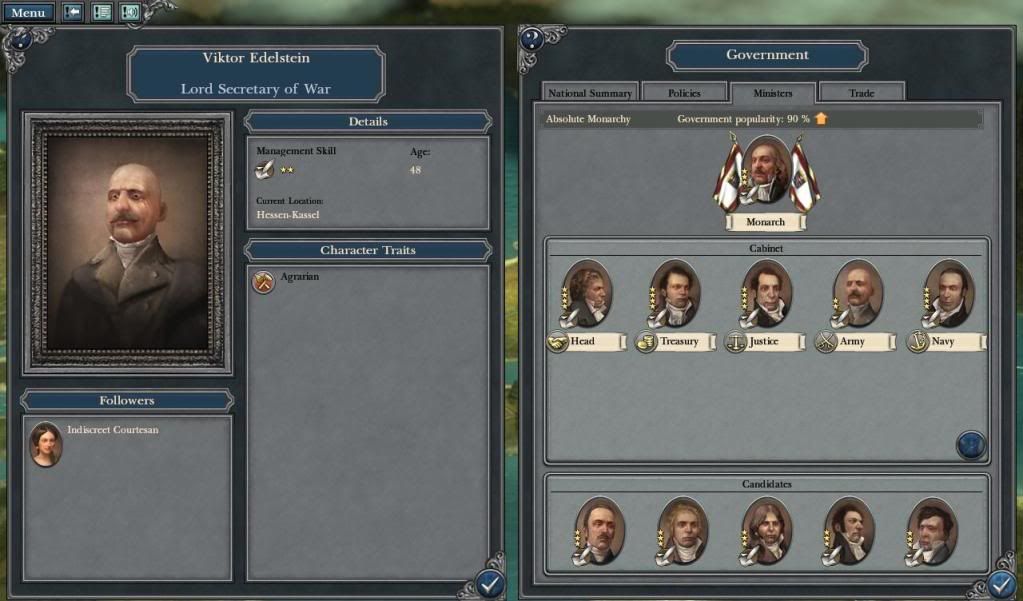Select the Treasury minister portrait
This screenshot has height=601, width=1023.
(675, 294)
